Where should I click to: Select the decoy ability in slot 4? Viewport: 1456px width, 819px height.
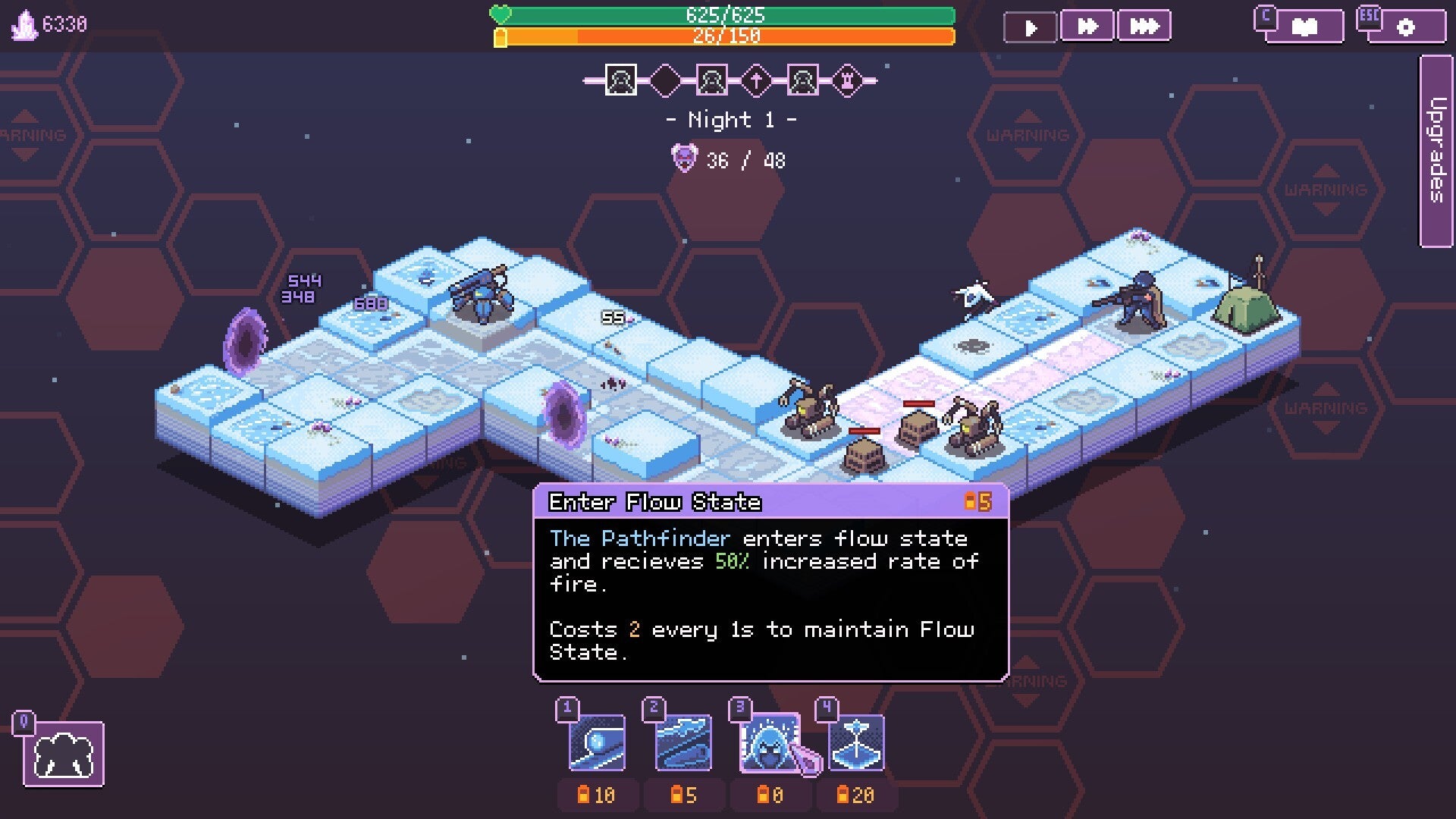pos(856,742)
